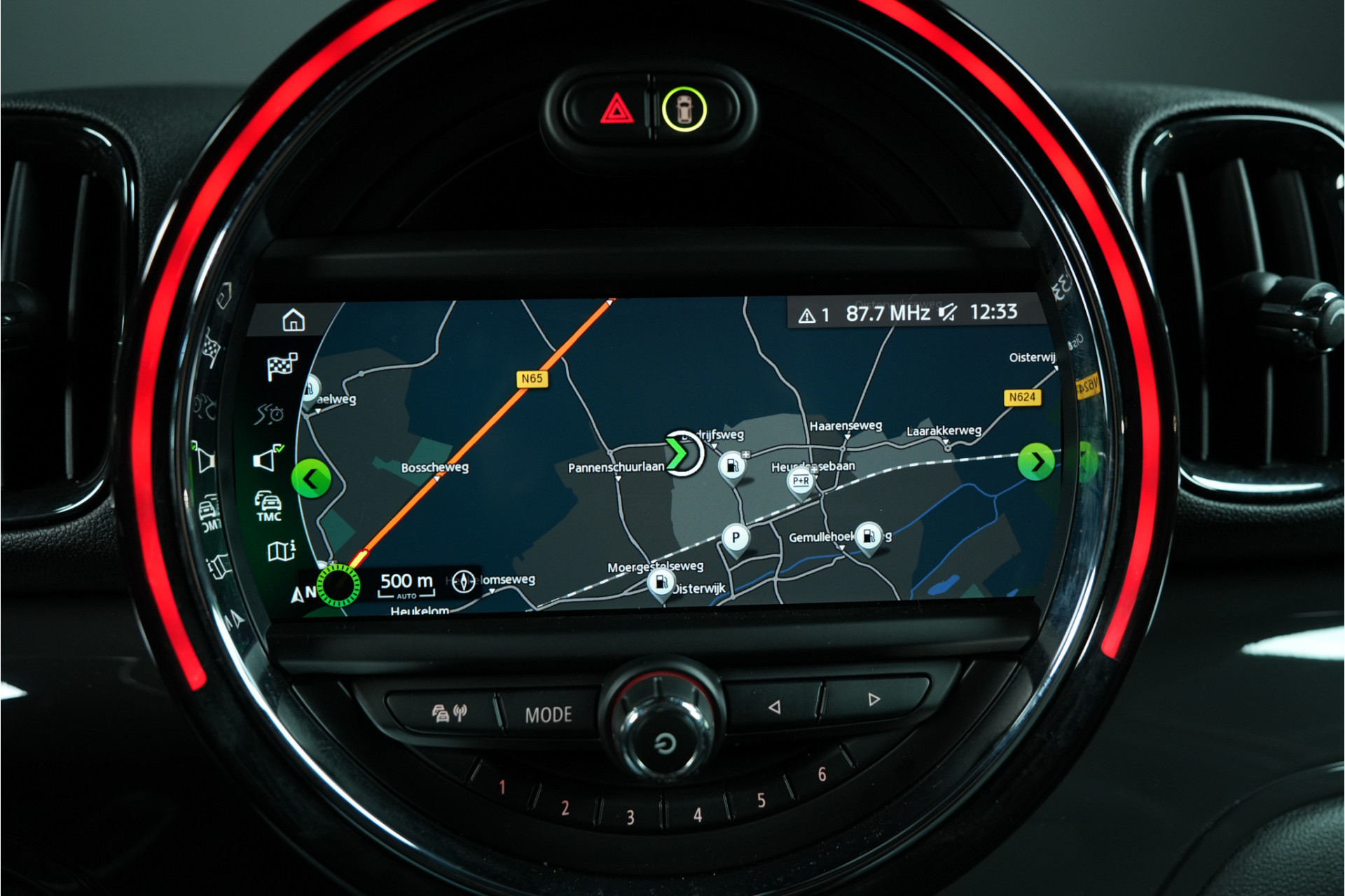Activate the red hazard triangle button
This screenshot has height=896, width=1345.
click(616, 109)
